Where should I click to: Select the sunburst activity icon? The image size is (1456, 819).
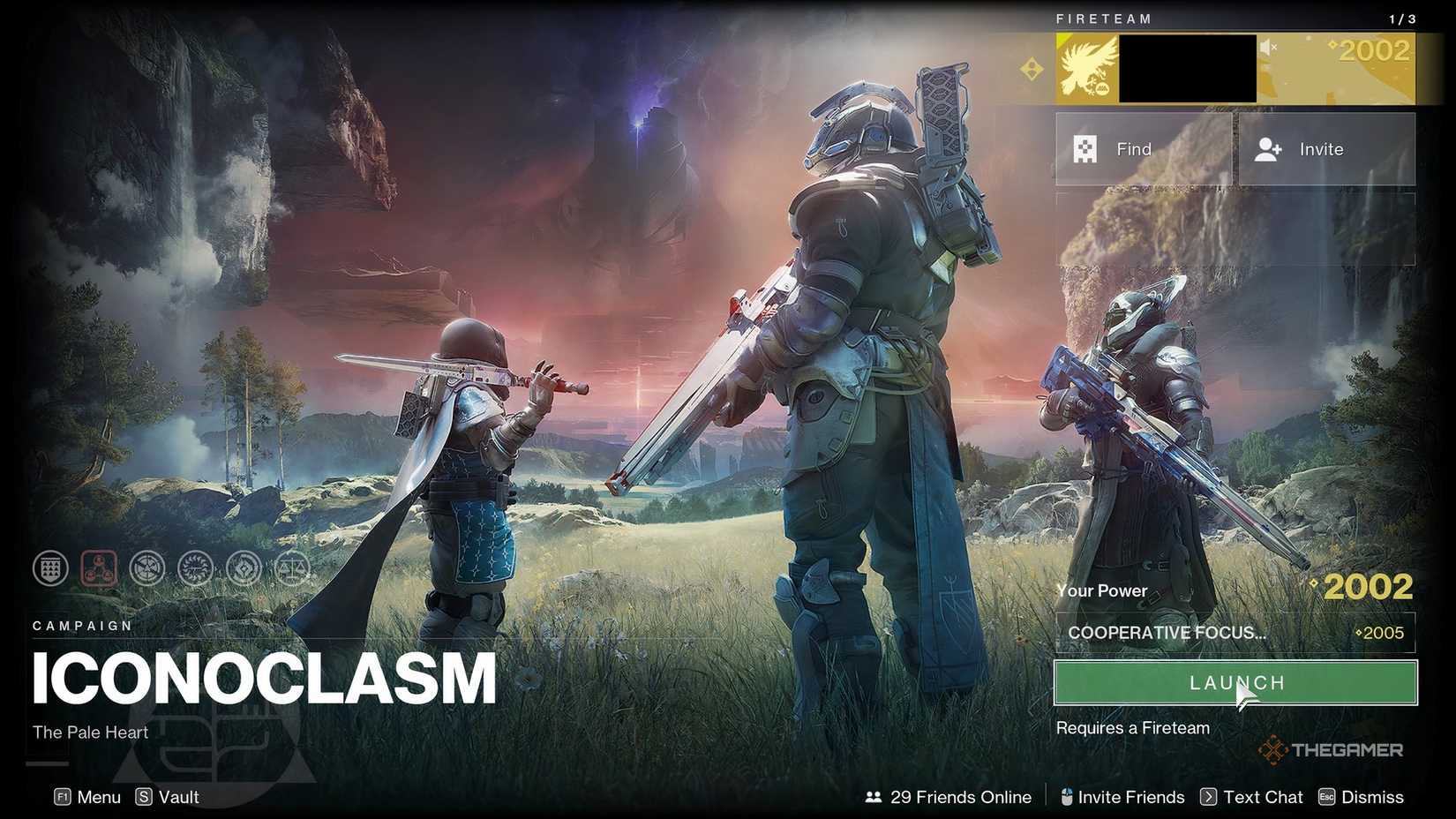[195, 568]
